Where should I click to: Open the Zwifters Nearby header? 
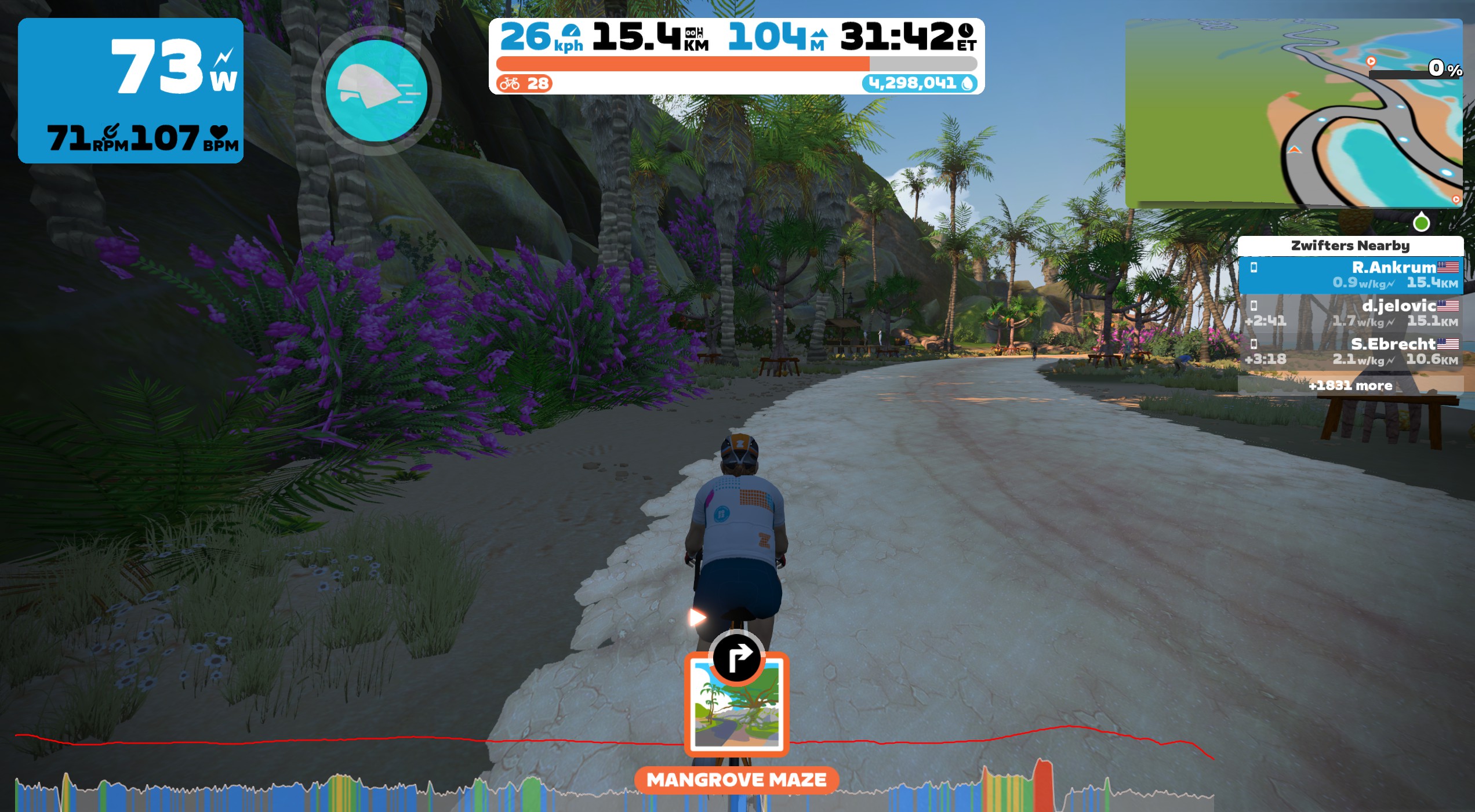point(1350,246)
